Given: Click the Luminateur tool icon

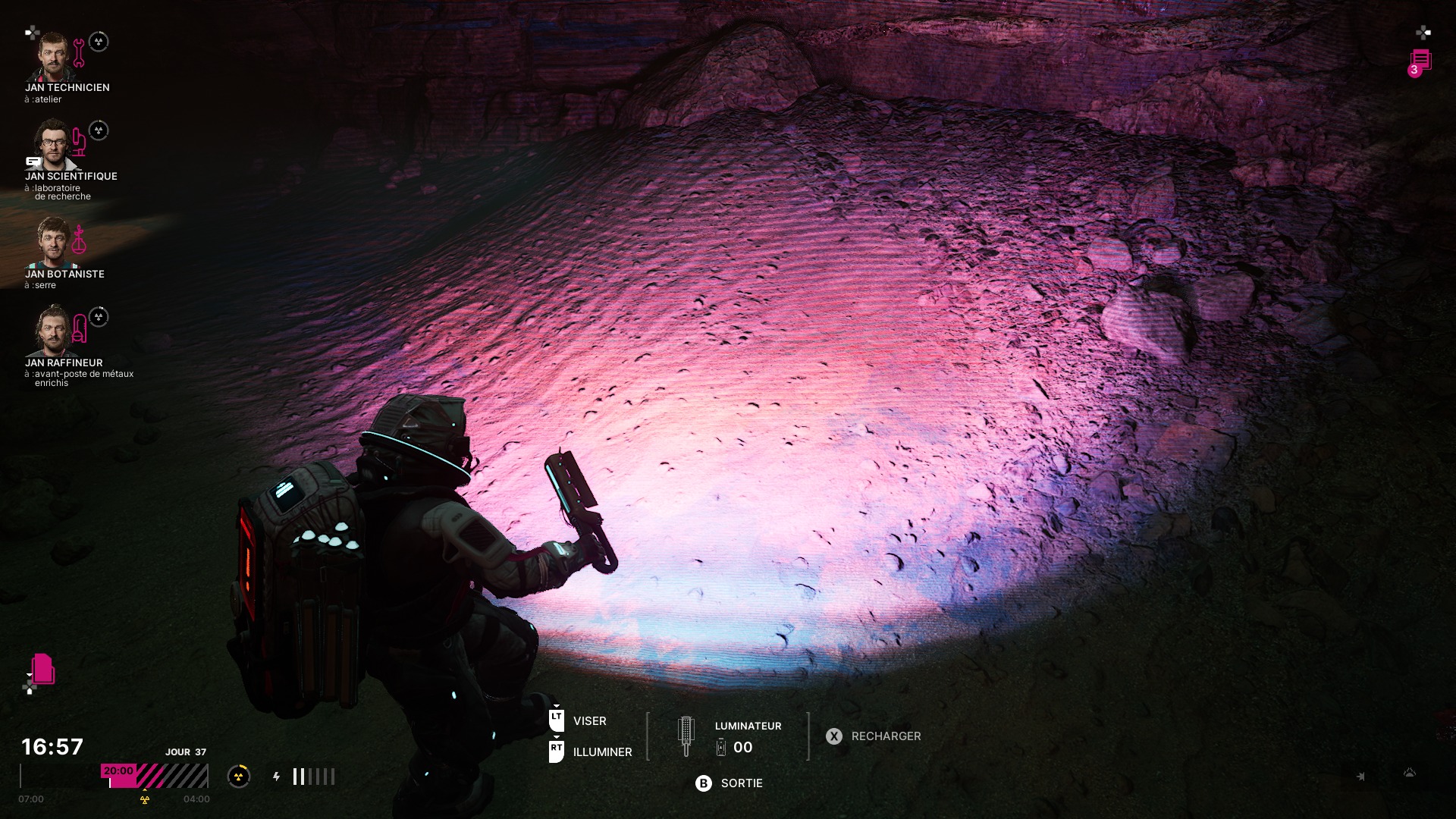Looking at the screenshot, I should pos(686,736).
